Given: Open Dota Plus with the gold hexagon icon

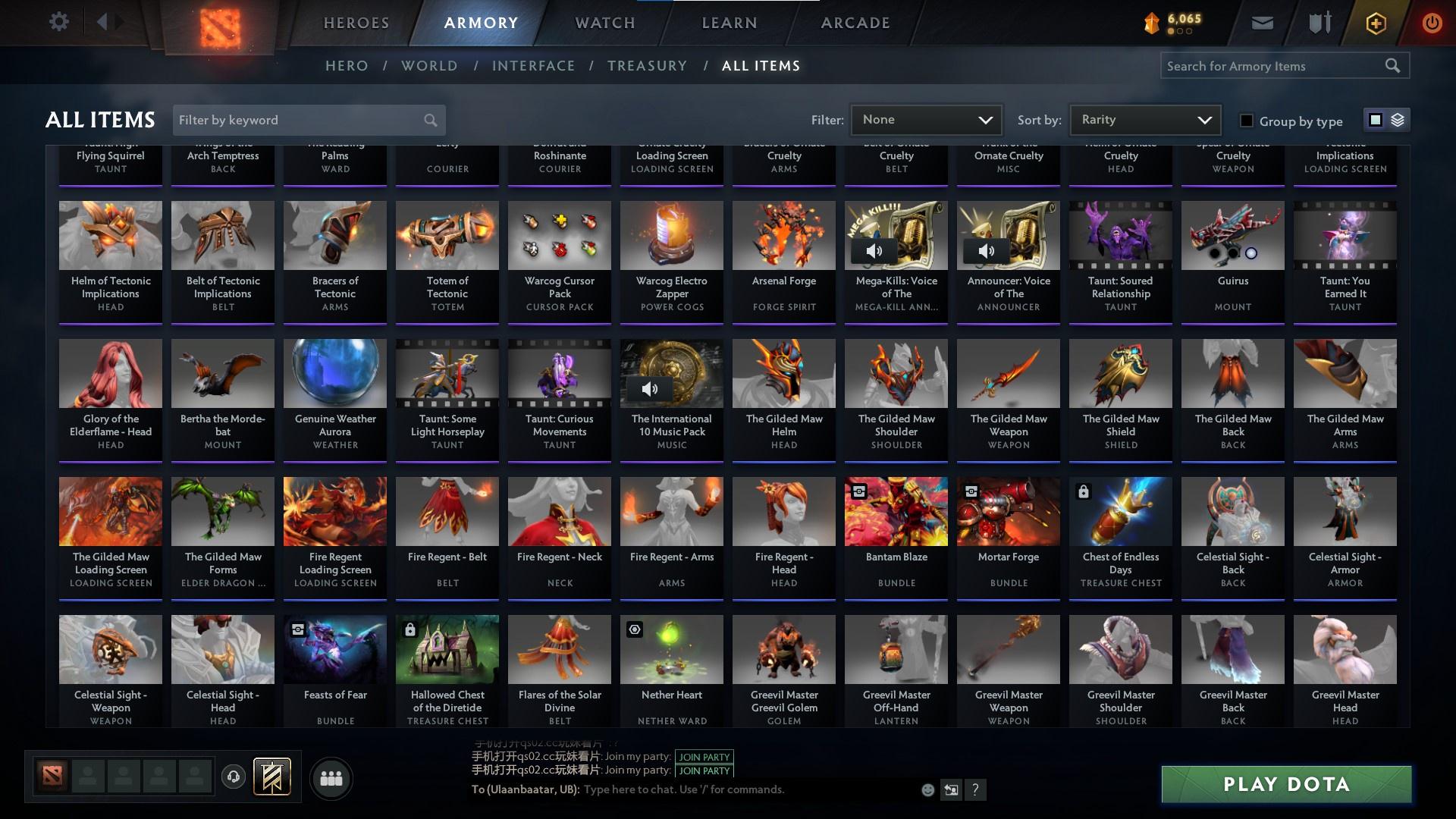Looking at the screenshot, I should 1375,22.
